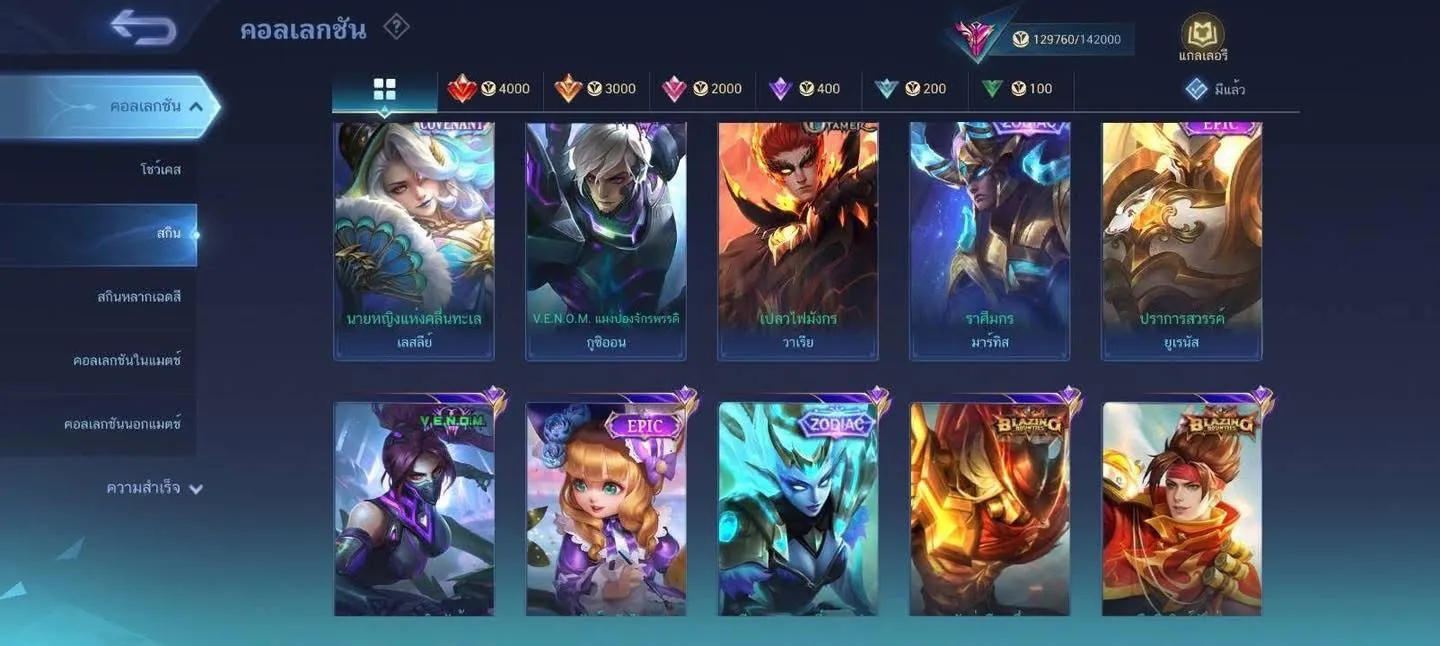Select the all-skins grid tab
The image size is (1440, 646).
click(385, 89)
